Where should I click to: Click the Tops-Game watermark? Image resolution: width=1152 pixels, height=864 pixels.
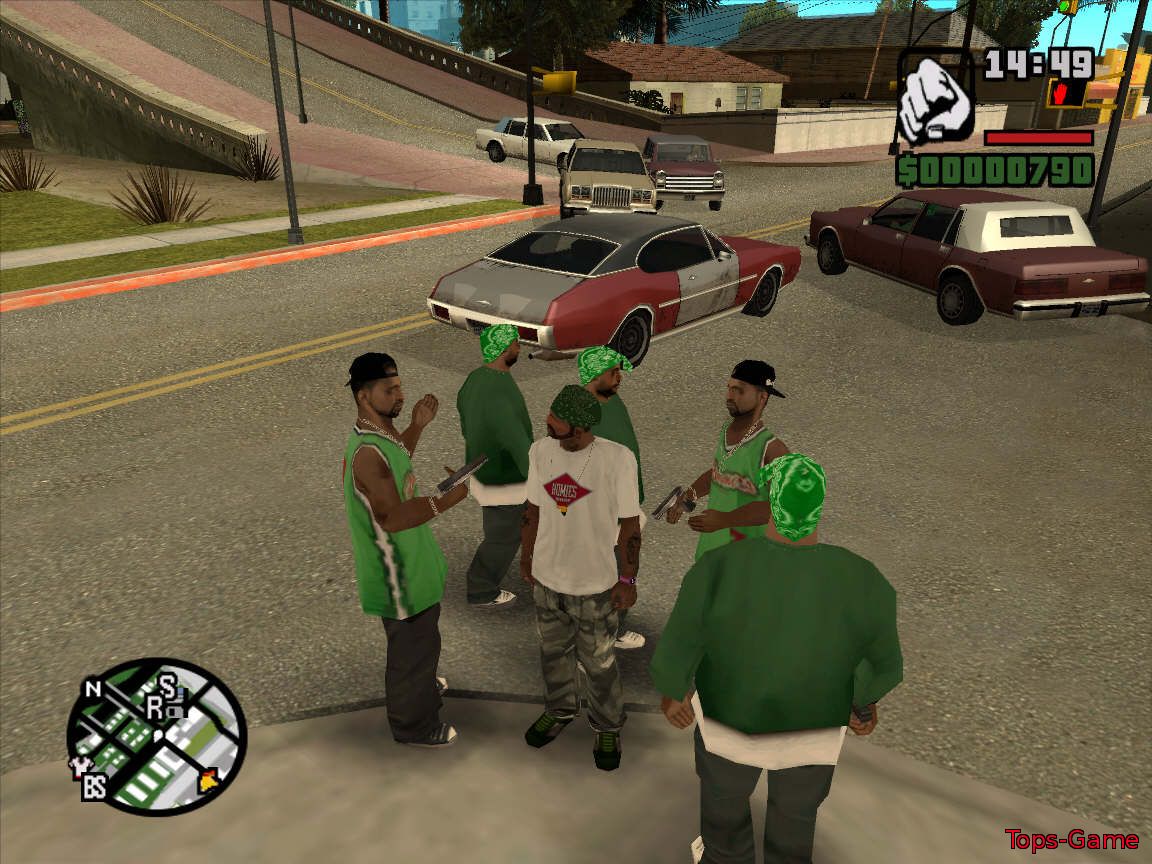click(x=1071, y=840)
